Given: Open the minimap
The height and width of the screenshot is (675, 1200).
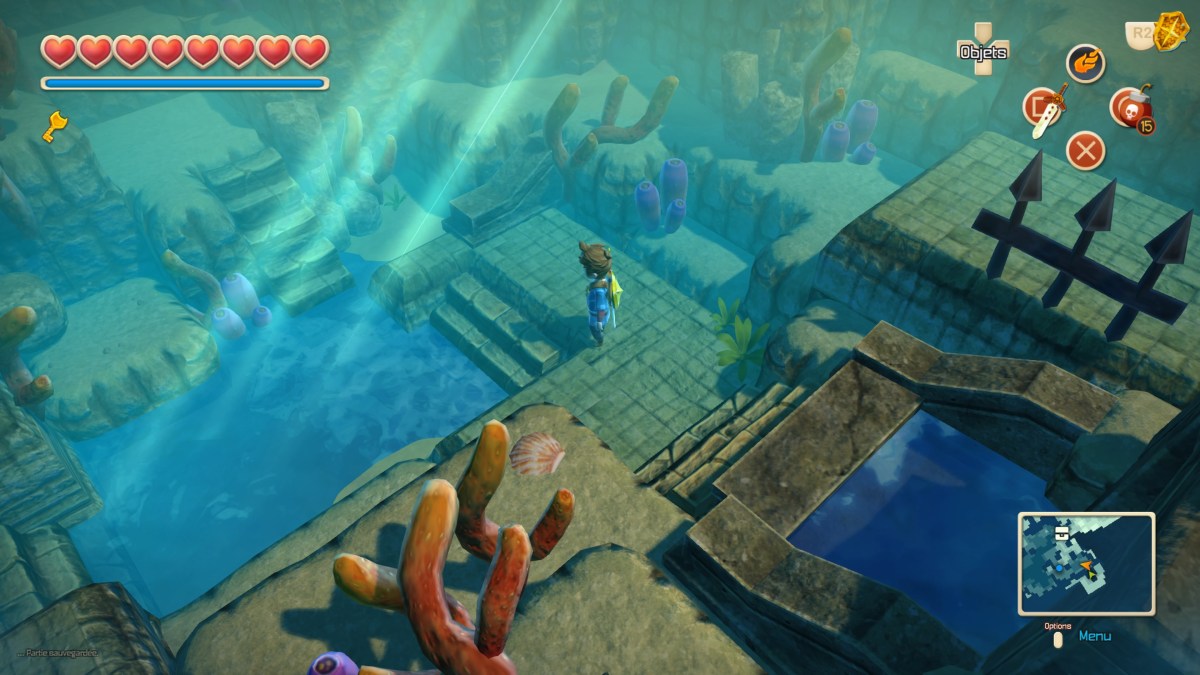Looking at the screenshot, I should coord(1086,563).
